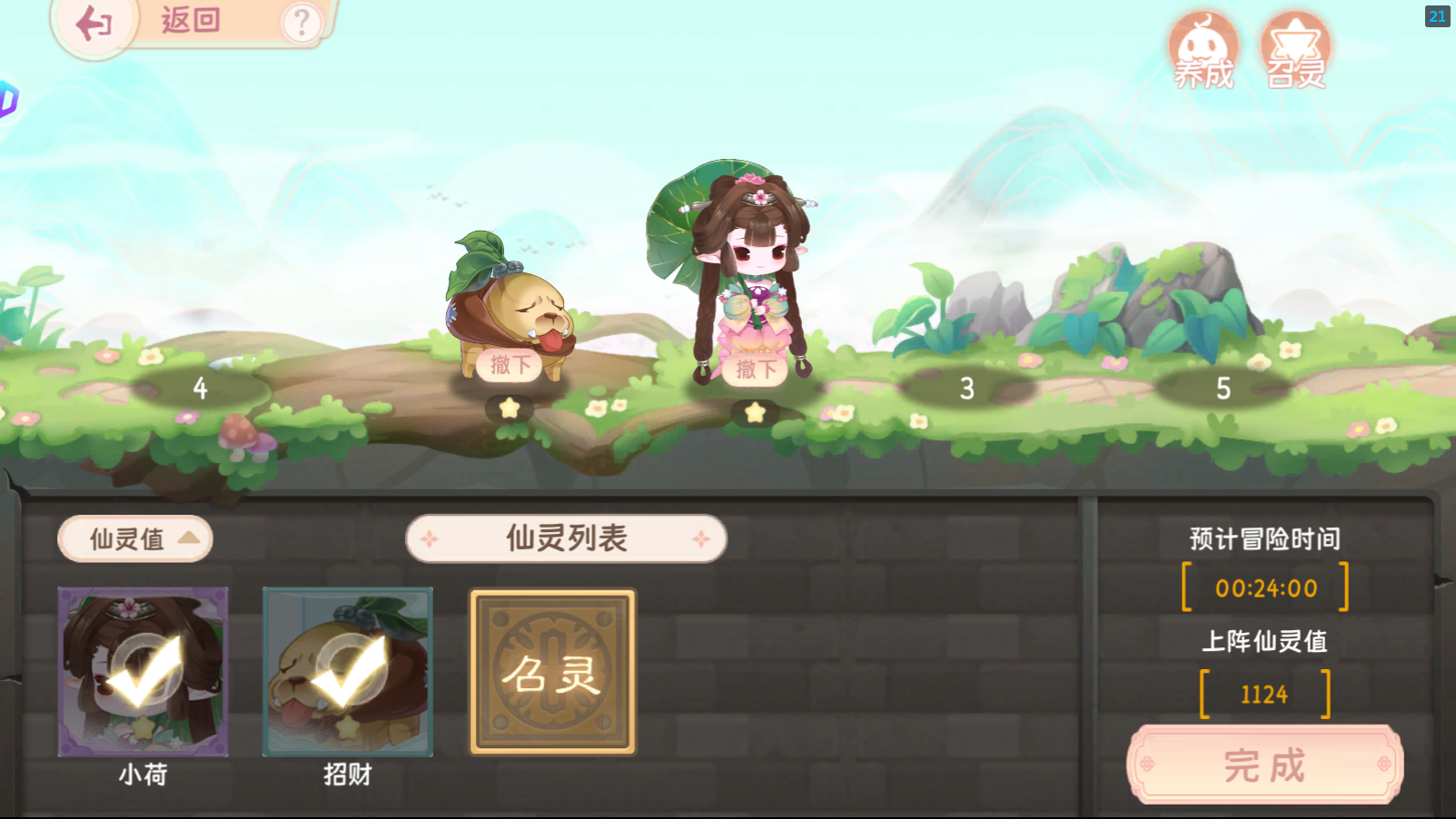Click the 召灵 summon icon at top right
Screen dimensions: 1456x819
1296,50
